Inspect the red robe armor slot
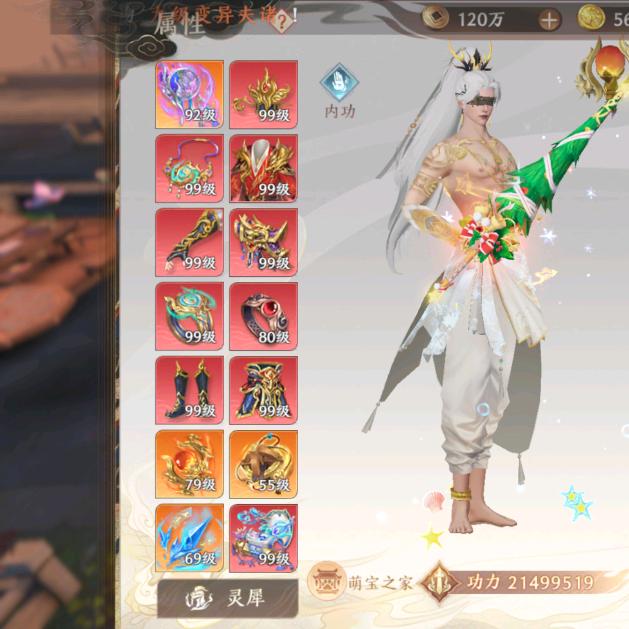 263,168
